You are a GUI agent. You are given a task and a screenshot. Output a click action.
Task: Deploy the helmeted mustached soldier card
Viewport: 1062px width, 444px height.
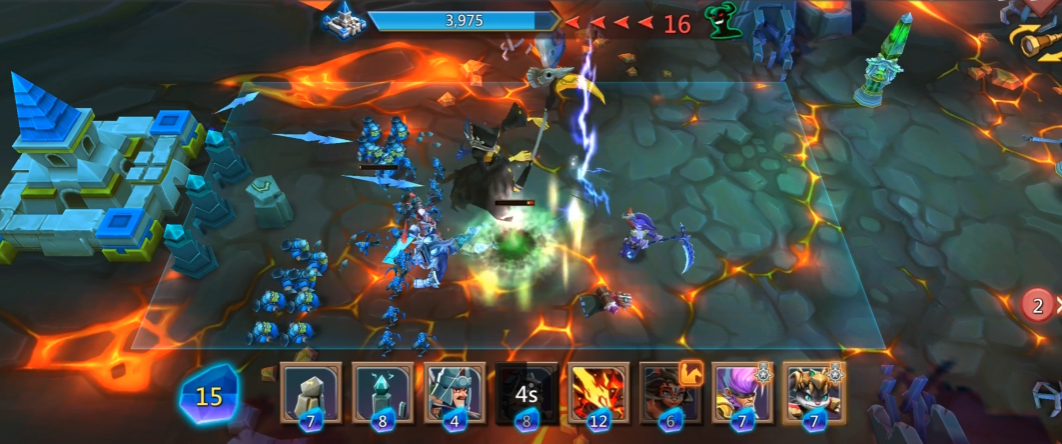(455, 393)
